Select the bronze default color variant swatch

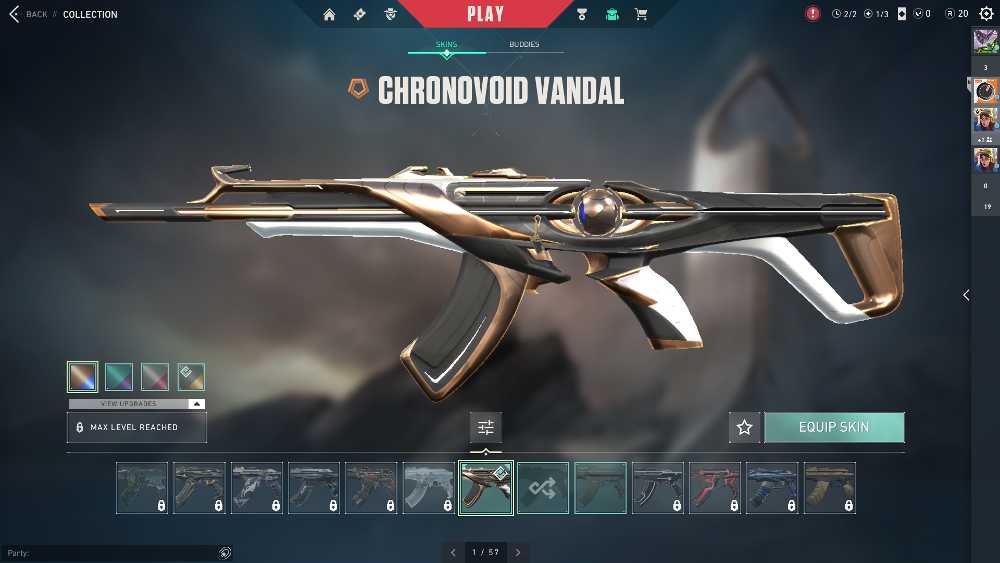(x=82, y=376)
